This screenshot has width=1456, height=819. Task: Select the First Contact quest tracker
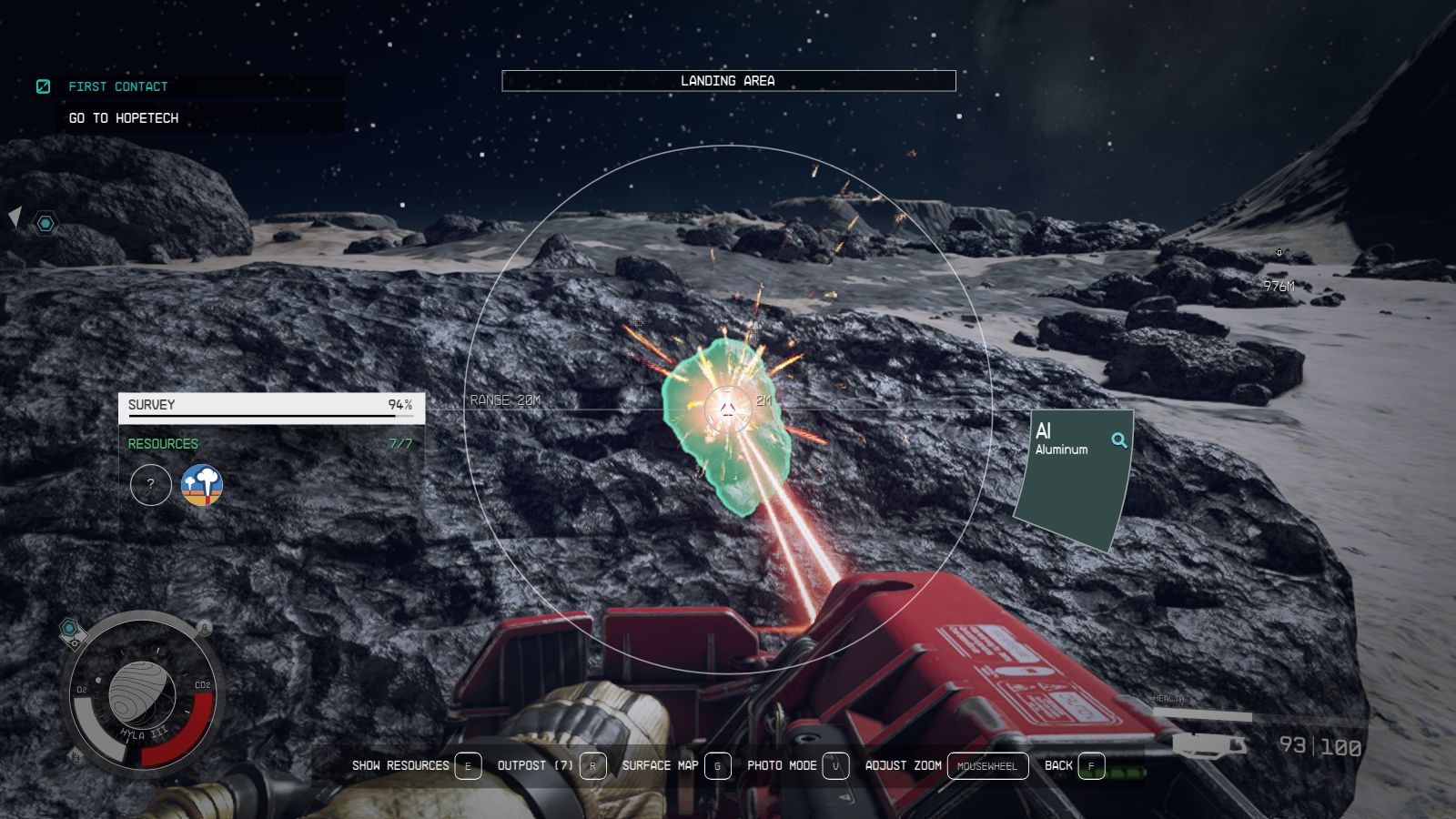(117, 86)
